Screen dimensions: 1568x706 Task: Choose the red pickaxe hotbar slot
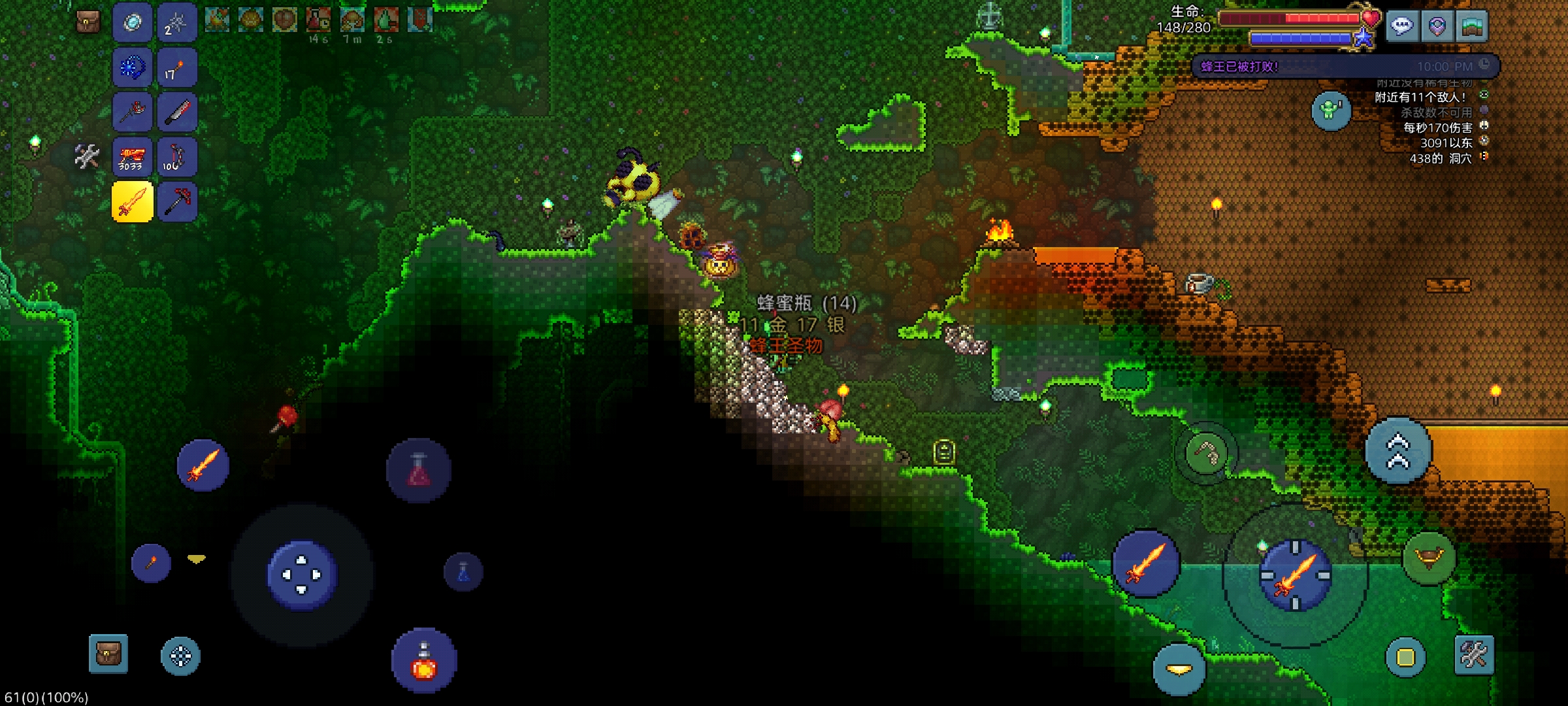176,201
